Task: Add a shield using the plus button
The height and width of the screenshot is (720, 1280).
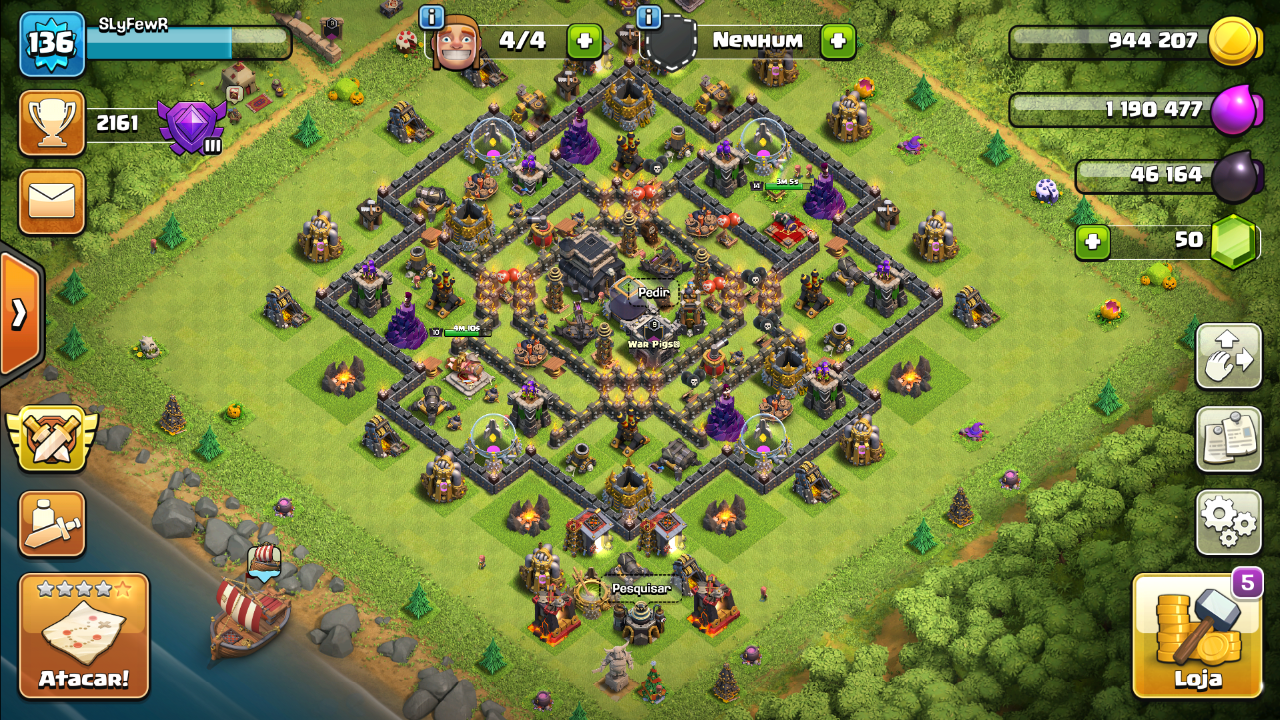Action: pyautogui.click(x=838, y=41)
